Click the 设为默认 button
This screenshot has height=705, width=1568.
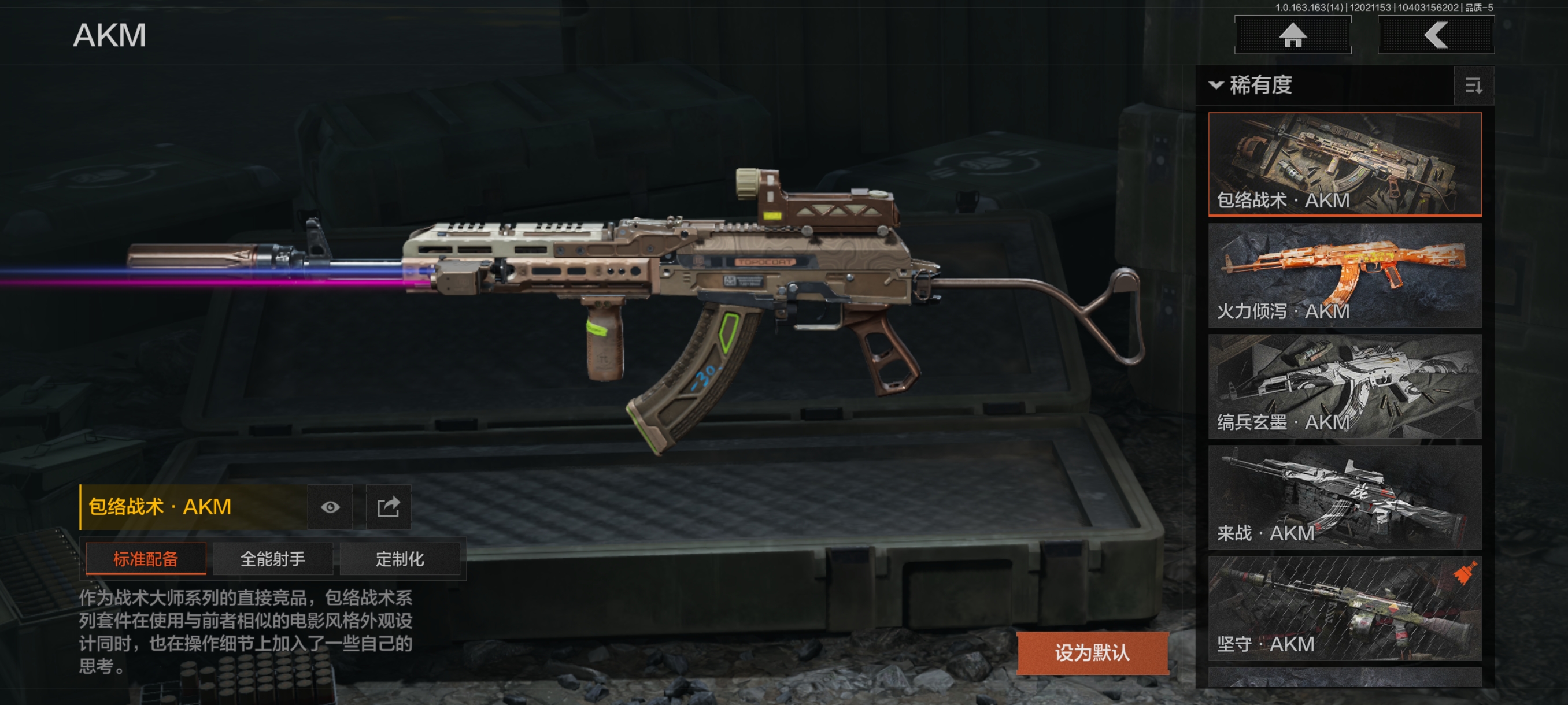point(1092,652)
